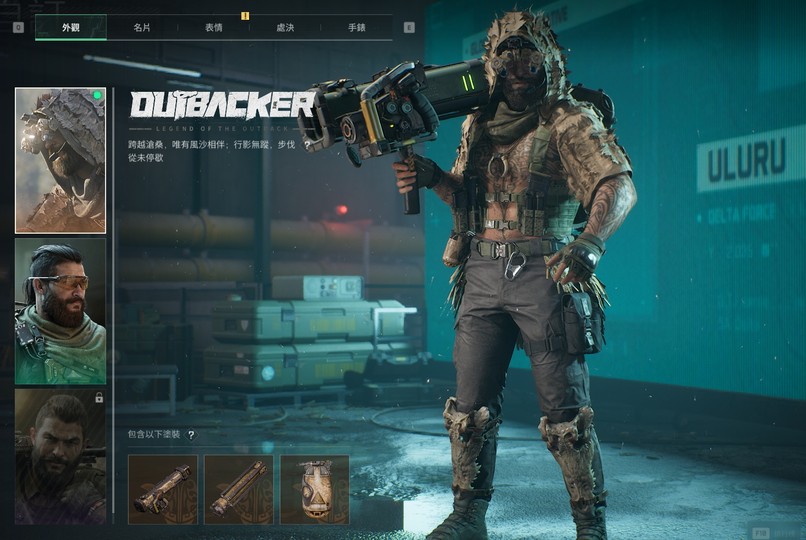
Task: Open help icon beside the Outbacker description
Action: 307,144
